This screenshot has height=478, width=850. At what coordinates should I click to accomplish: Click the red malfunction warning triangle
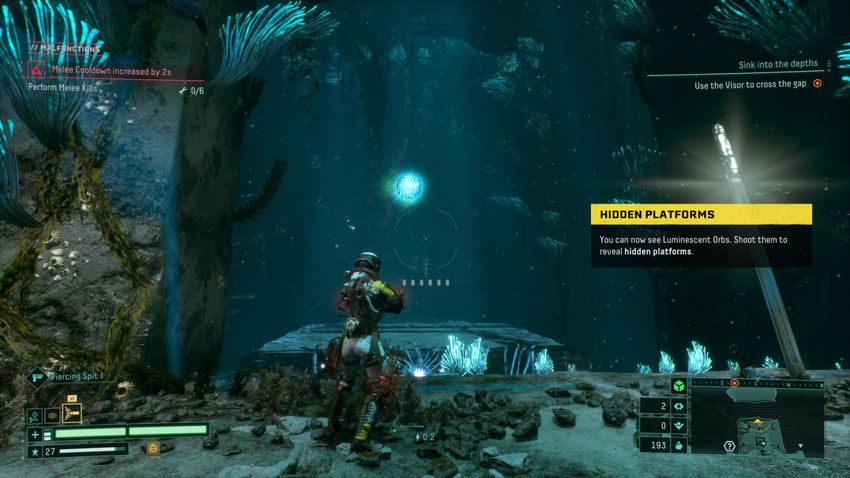[x=37, y=71]
